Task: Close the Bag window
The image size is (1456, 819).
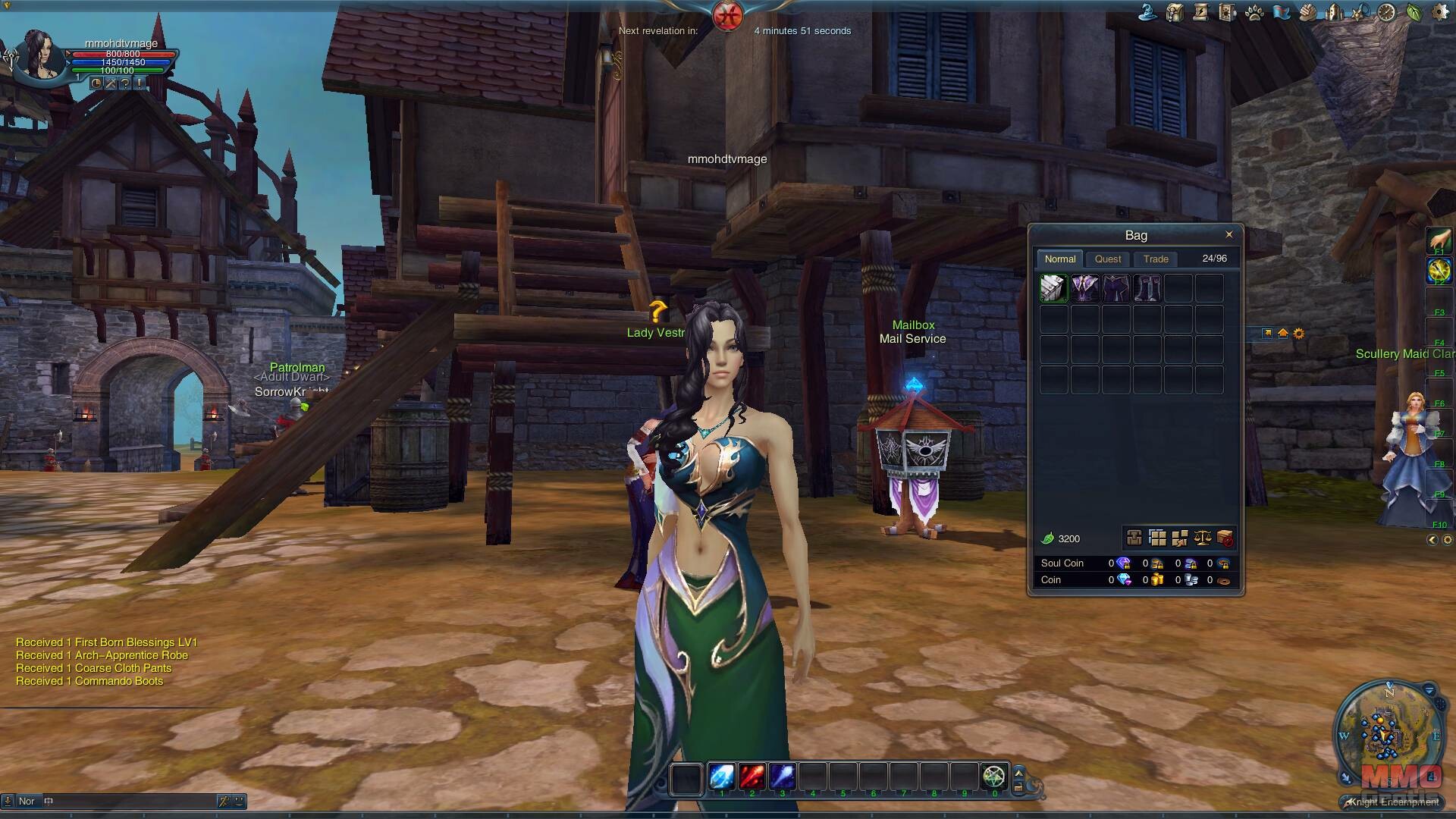Action: [1228, 234]
